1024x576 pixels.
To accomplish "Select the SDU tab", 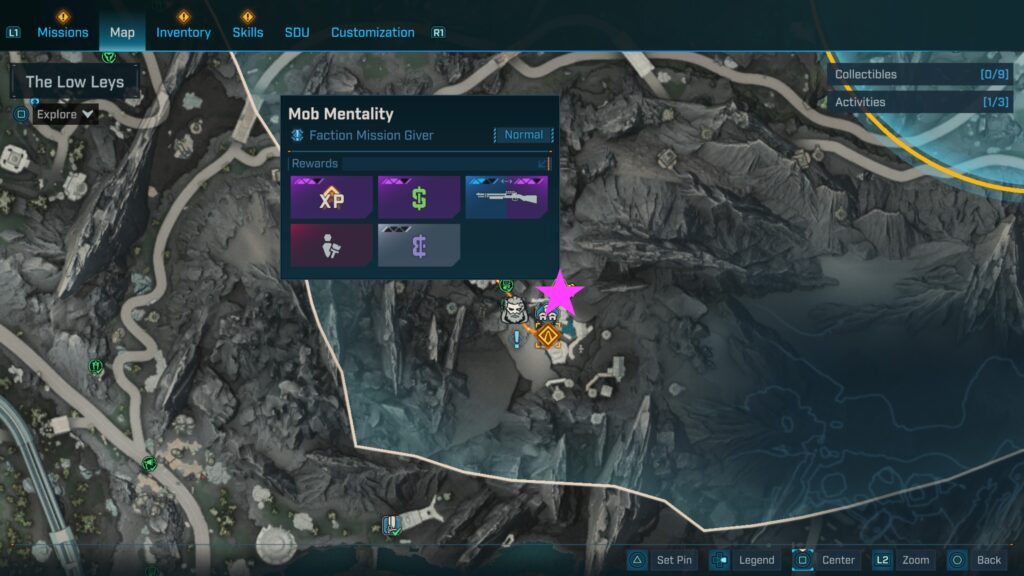I will click(x=297, y=32).
